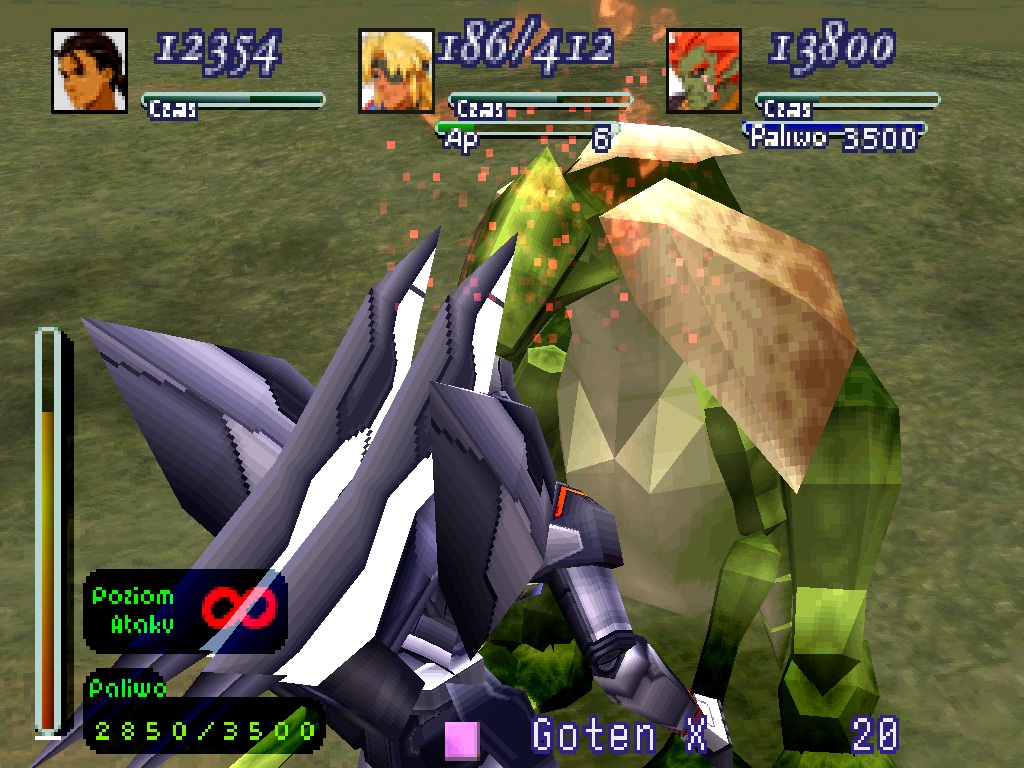
Task: Choose the blonde character portrait
Action: [x=396, y=71]
